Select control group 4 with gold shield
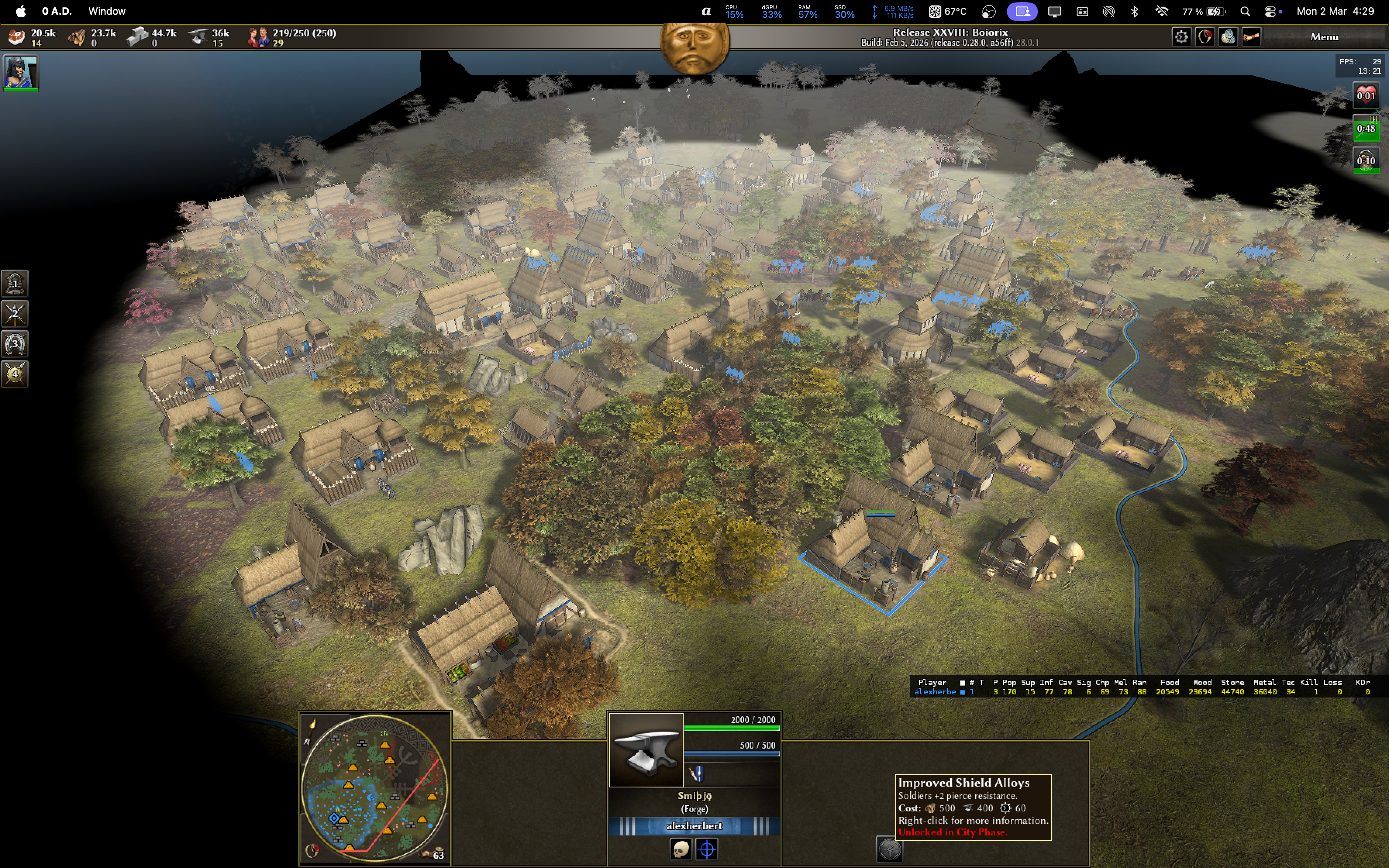The width and height of the screenshot is (1389, 868). 15,374
